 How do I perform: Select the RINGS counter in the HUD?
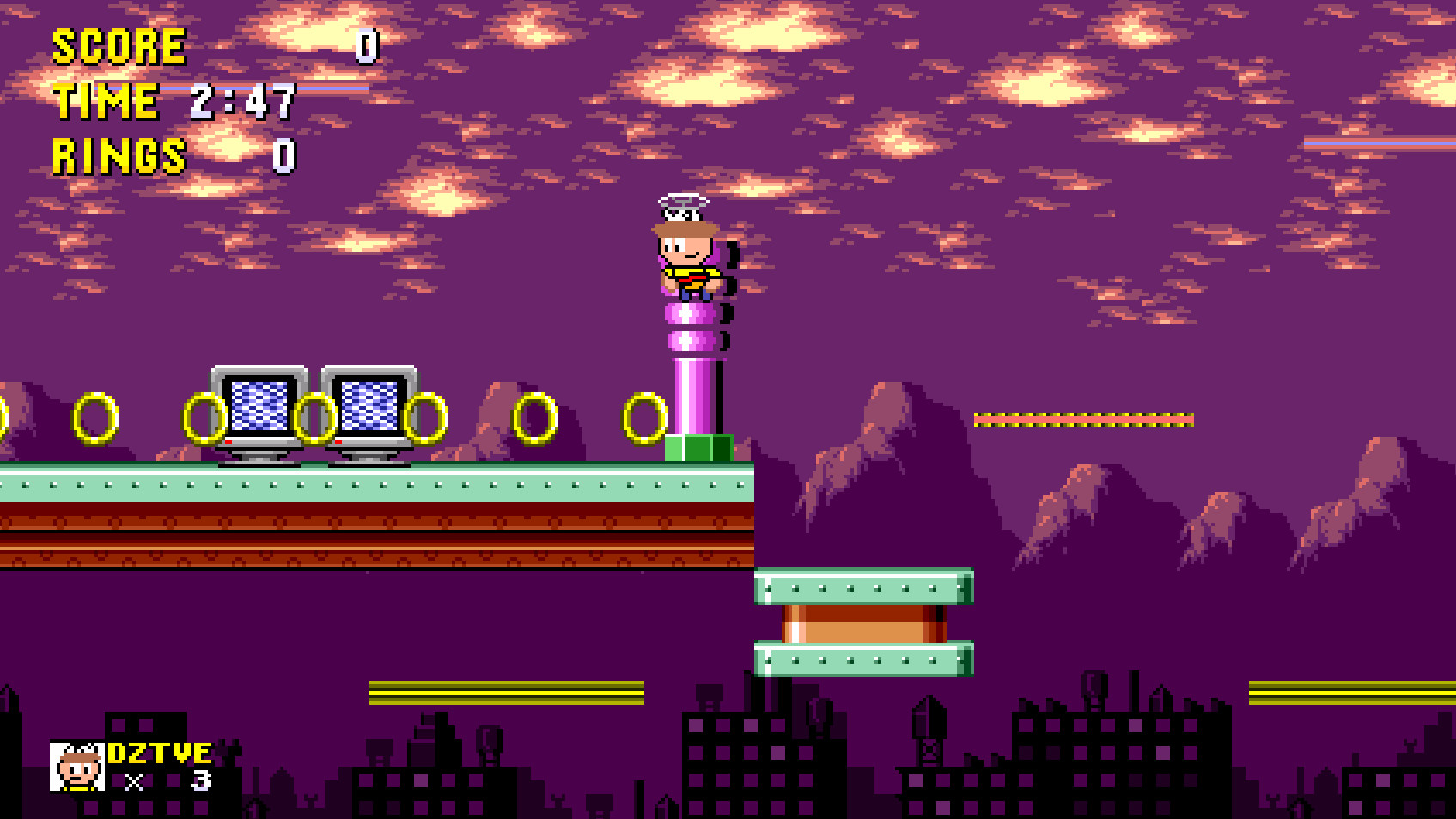coord(116,157)
